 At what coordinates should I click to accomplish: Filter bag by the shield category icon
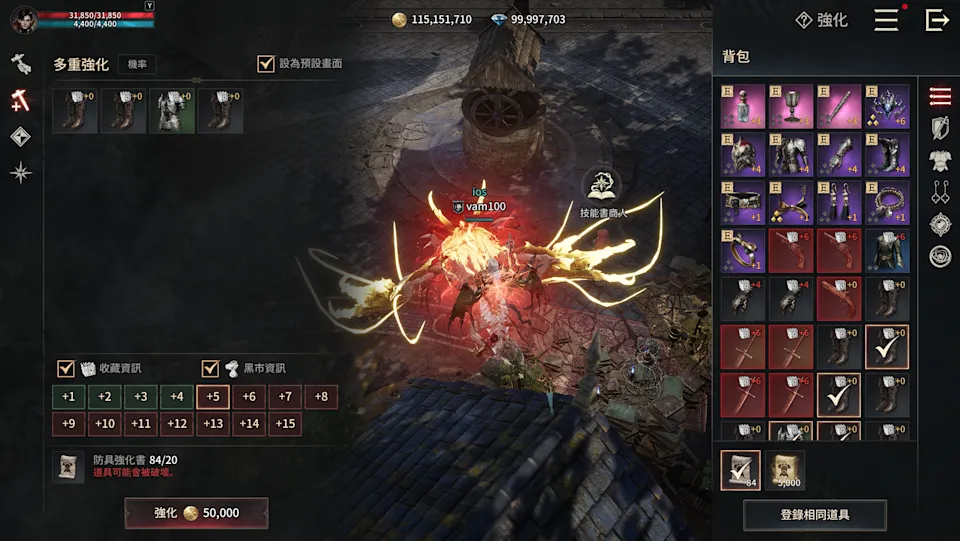coord(939,128)
